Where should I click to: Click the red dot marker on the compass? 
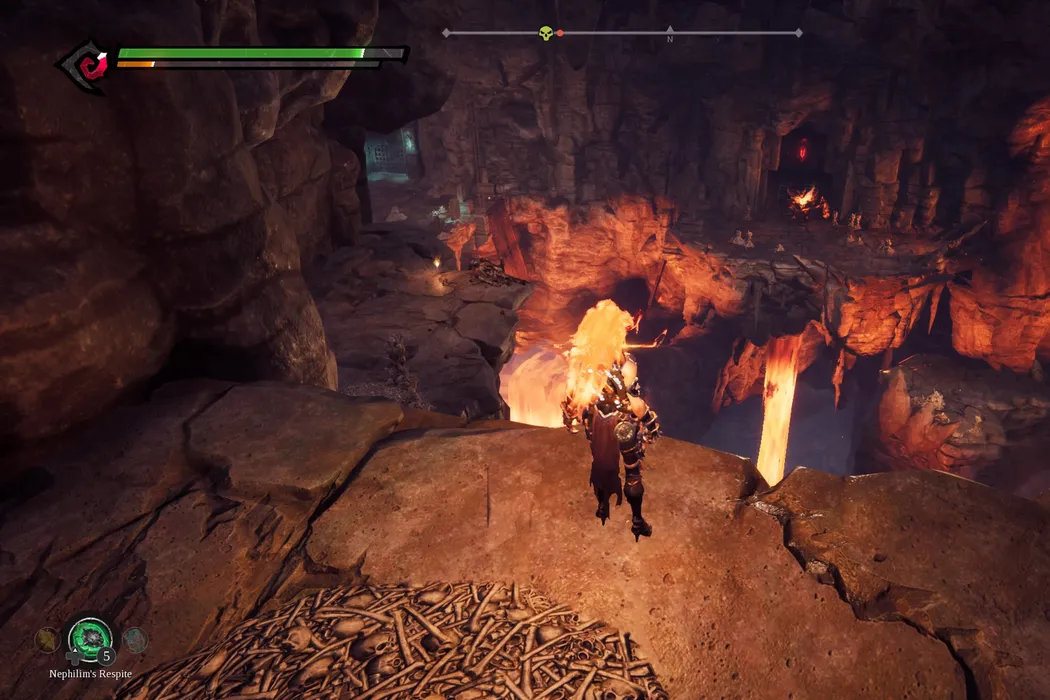[560, 33]
